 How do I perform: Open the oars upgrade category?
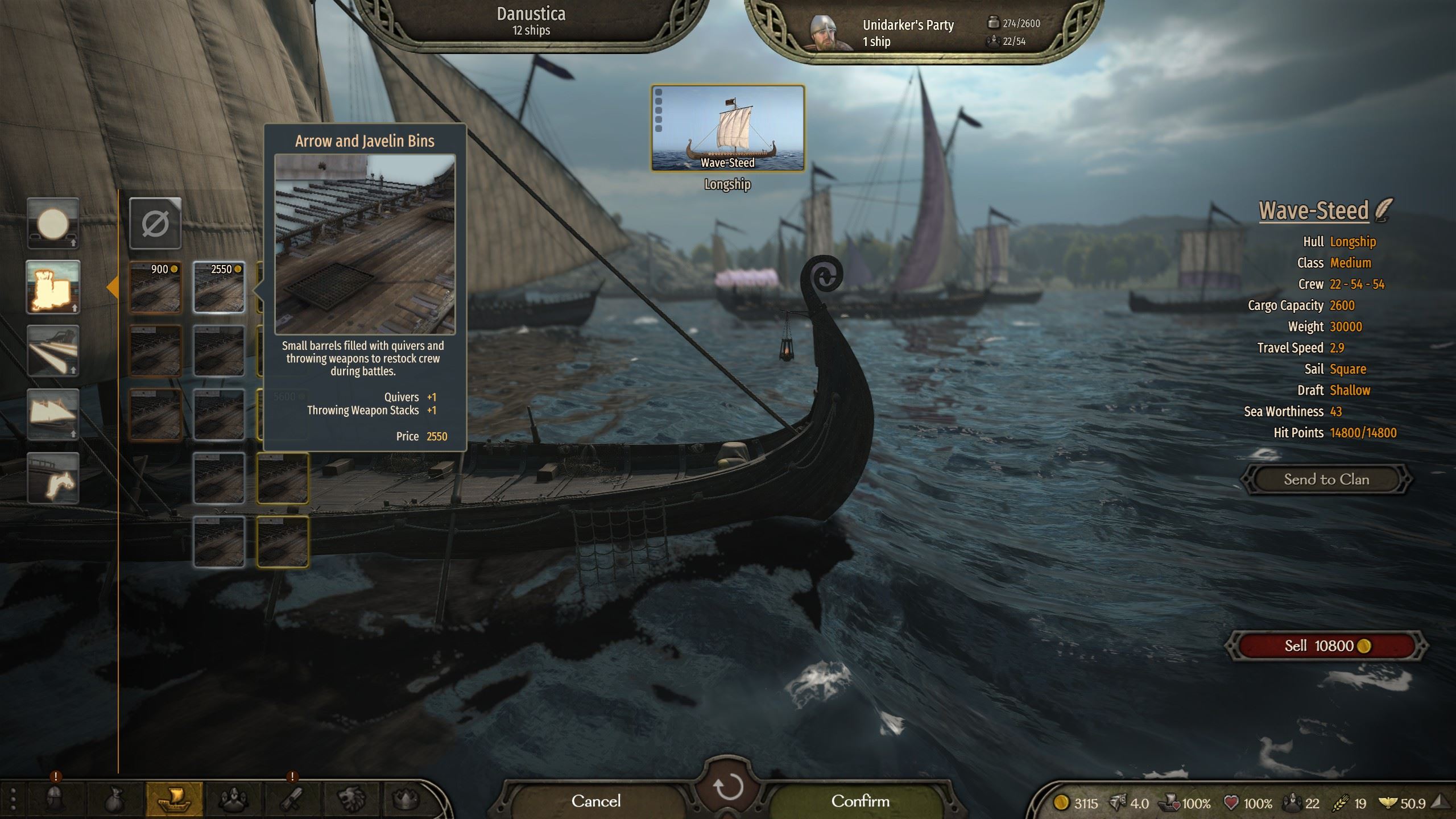click(x=53, y=351)
